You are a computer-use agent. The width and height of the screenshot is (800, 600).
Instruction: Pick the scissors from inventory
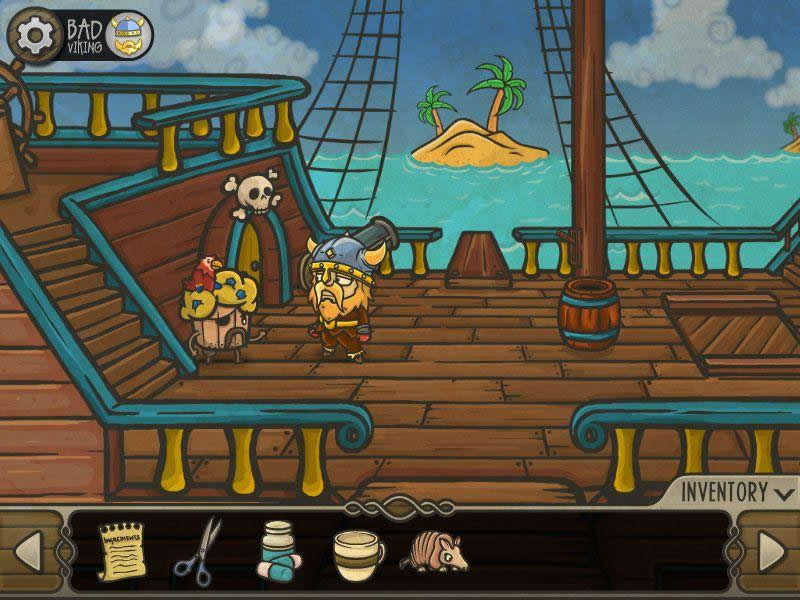pyautogui.click(x=198, y=549)
